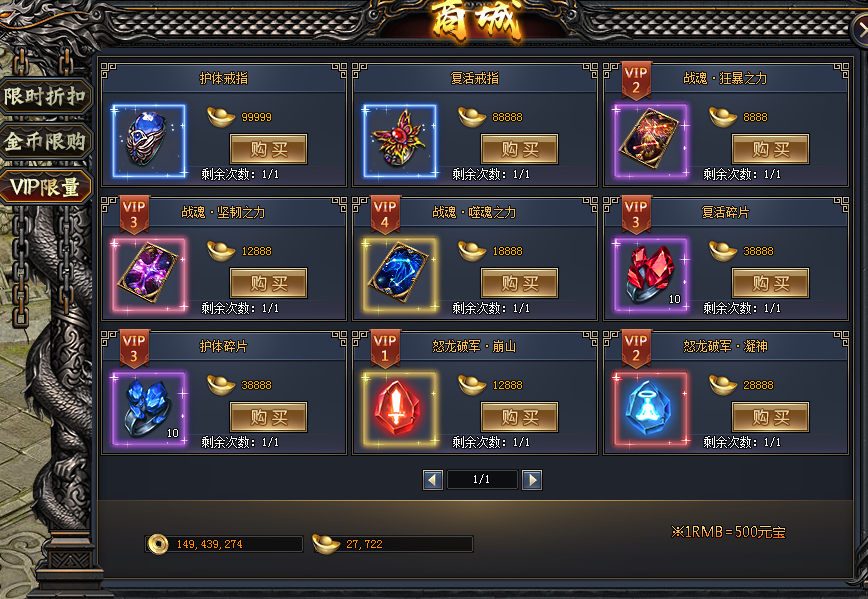Screen dimensions: 868x599
Task: Purchase the 复活戒指 for 88888
Action: tap(519, 149)
